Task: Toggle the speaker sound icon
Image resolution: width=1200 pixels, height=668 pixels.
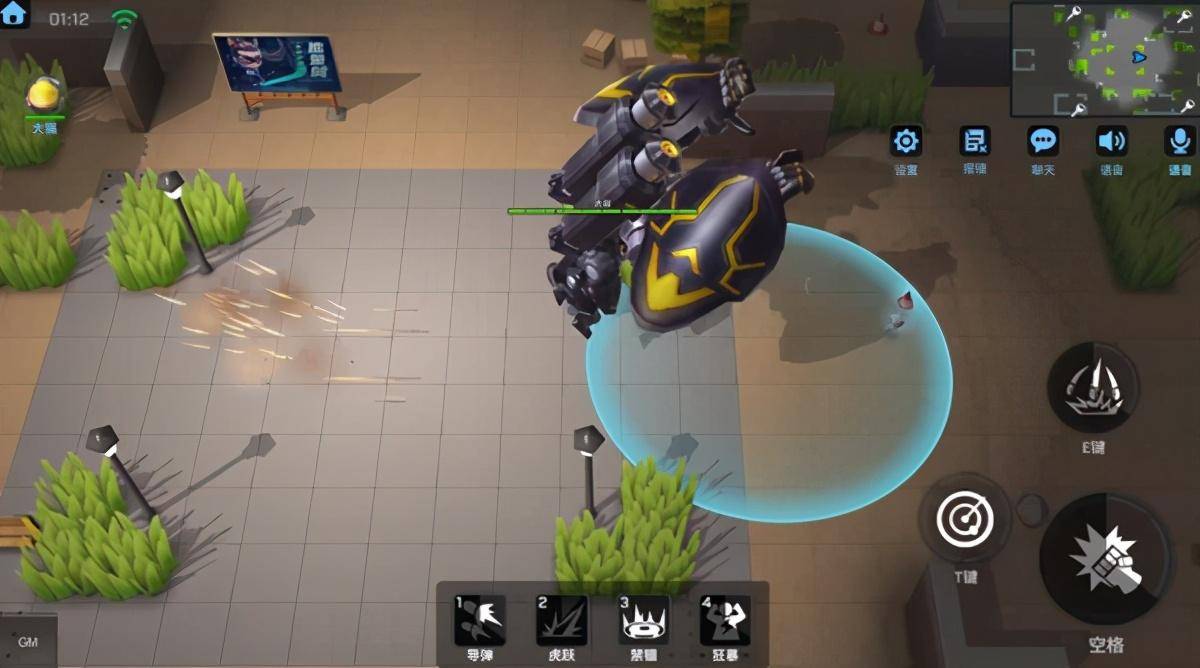Action: pyautogui.click(x=1111, y=141)
